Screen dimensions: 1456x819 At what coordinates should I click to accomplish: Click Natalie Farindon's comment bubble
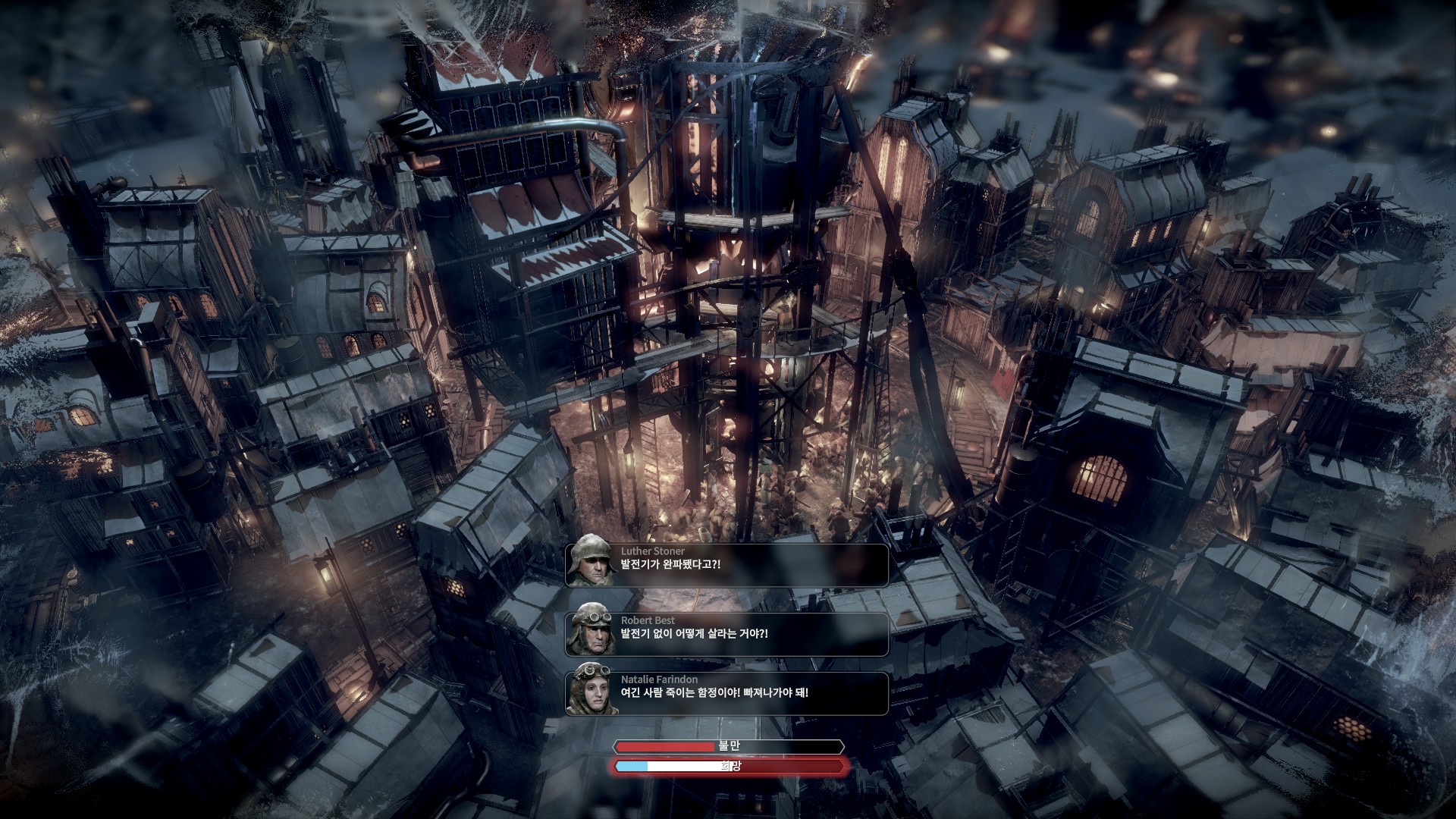(x=726, y=693)
